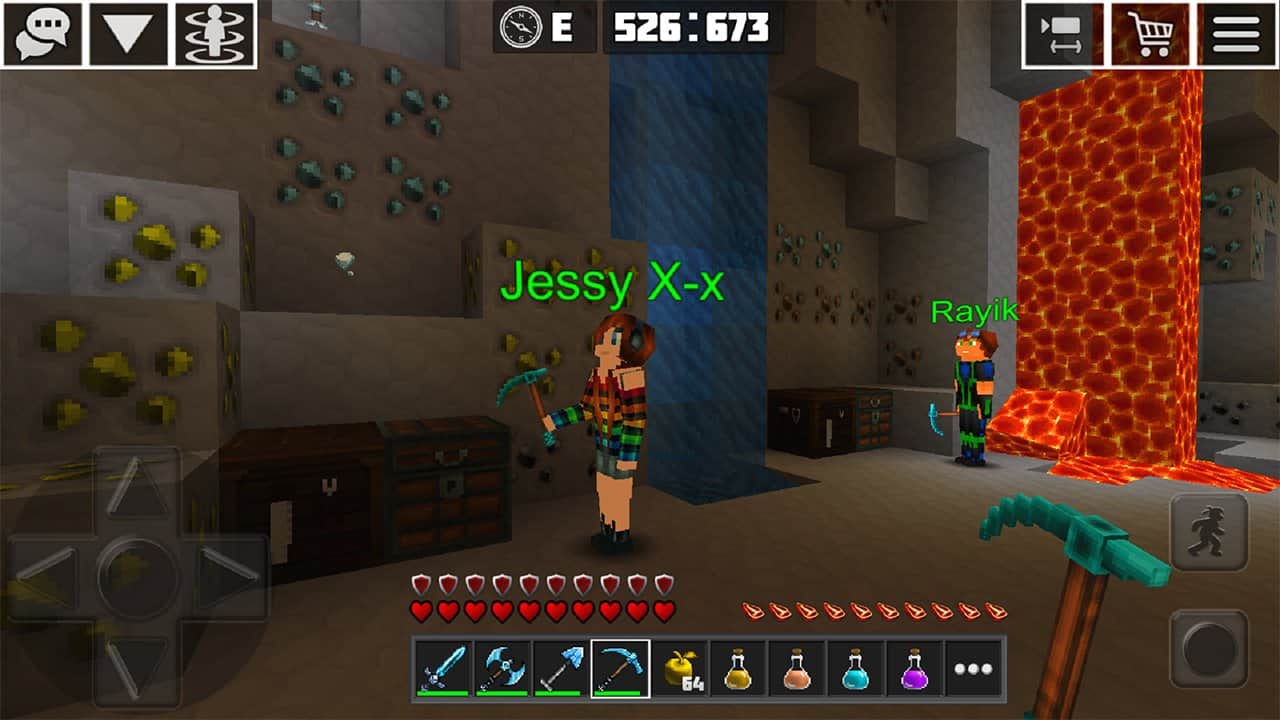Select the cyan potion slot

[857, 668]
